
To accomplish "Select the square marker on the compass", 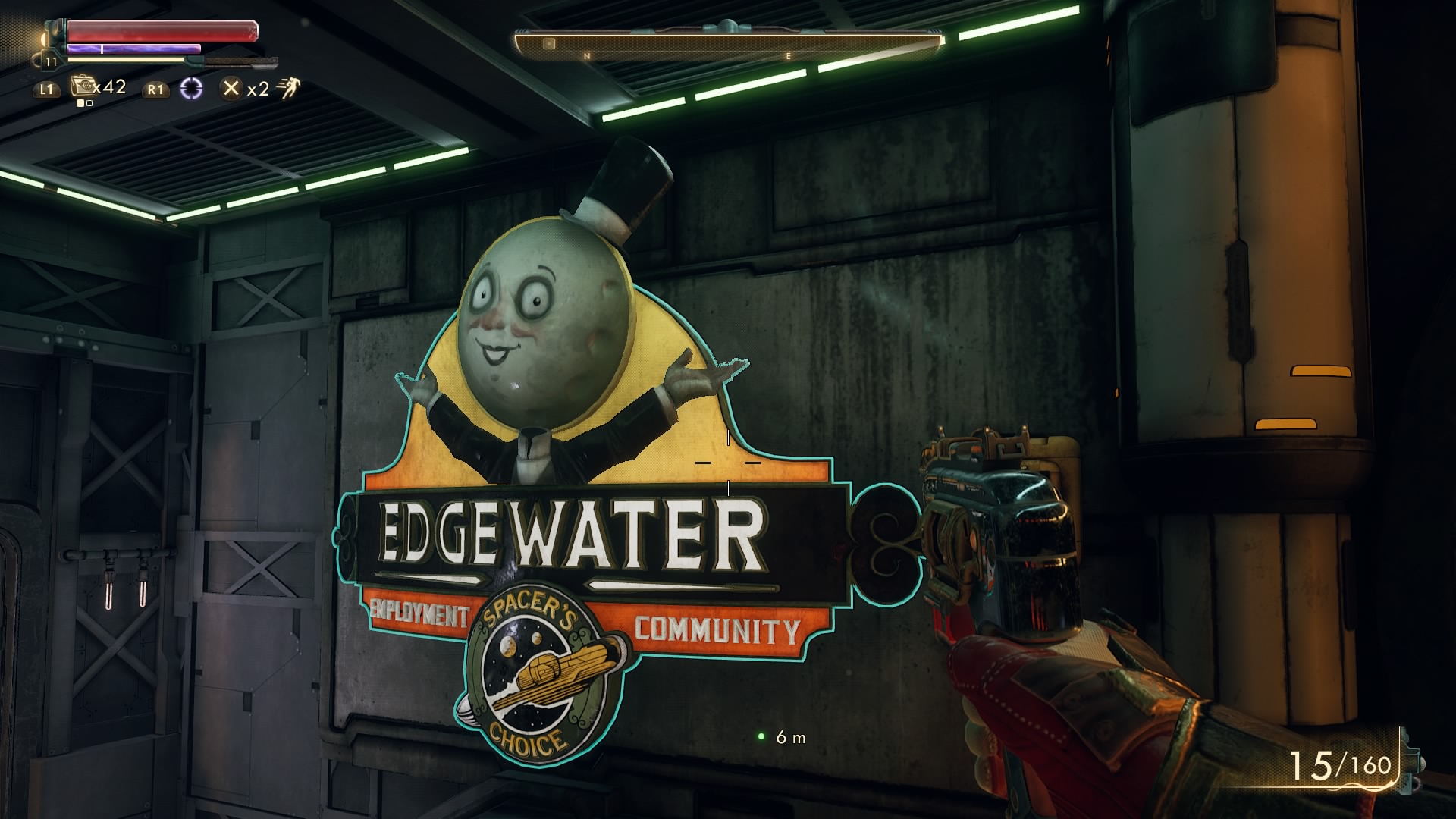I will click(549, 44).
